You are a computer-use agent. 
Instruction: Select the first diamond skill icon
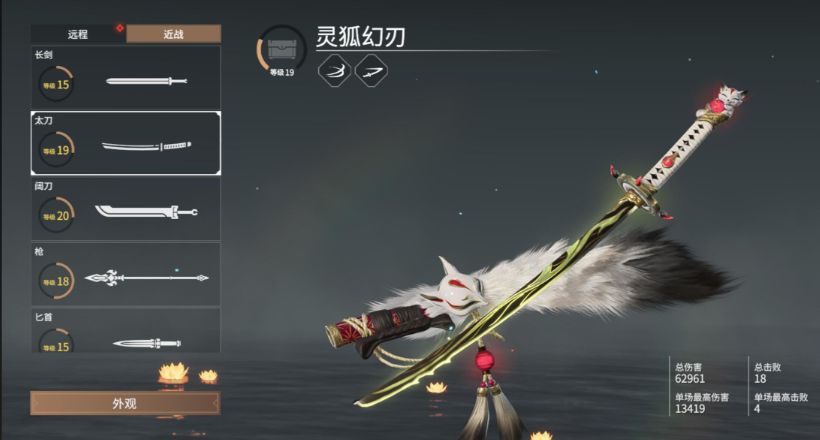(335, 70)
